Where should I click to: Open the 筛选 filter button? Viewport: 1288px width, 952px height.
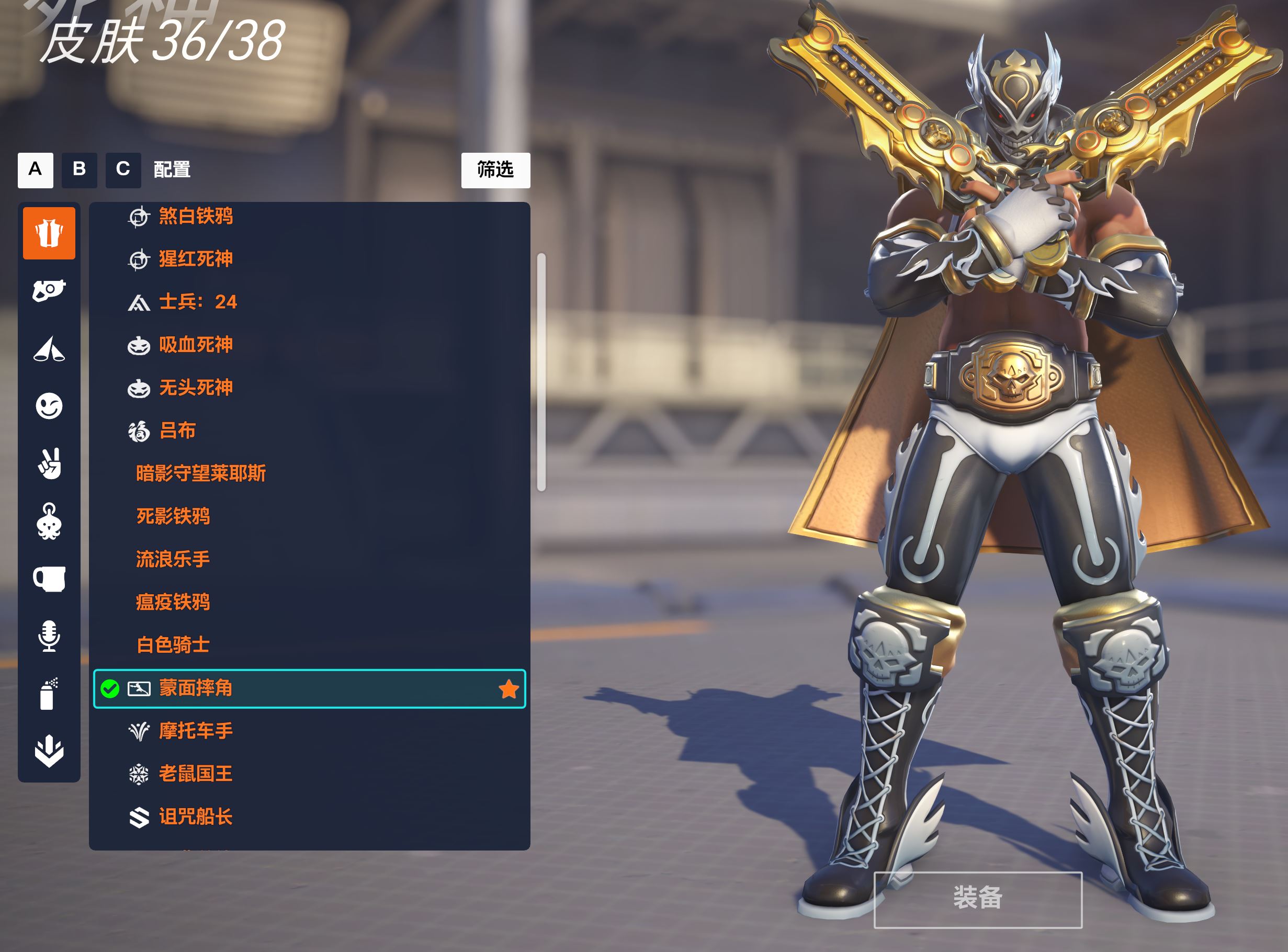click(495, 170)
